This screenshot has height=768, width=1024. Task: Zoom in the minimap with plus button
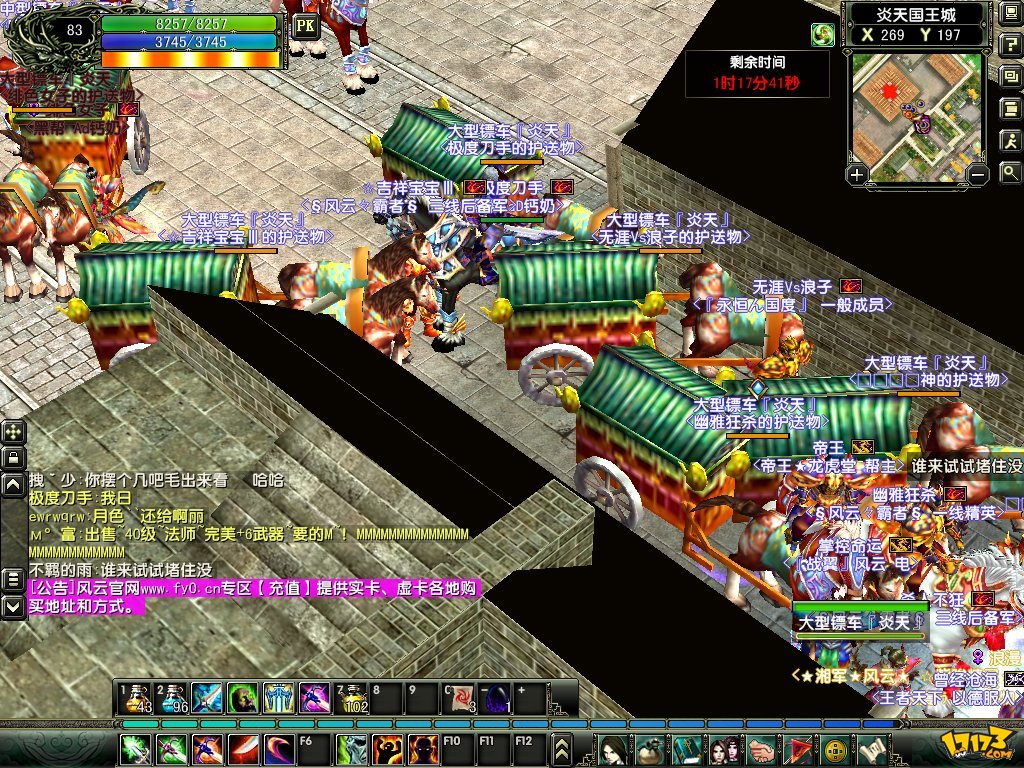tap(857, 175)
